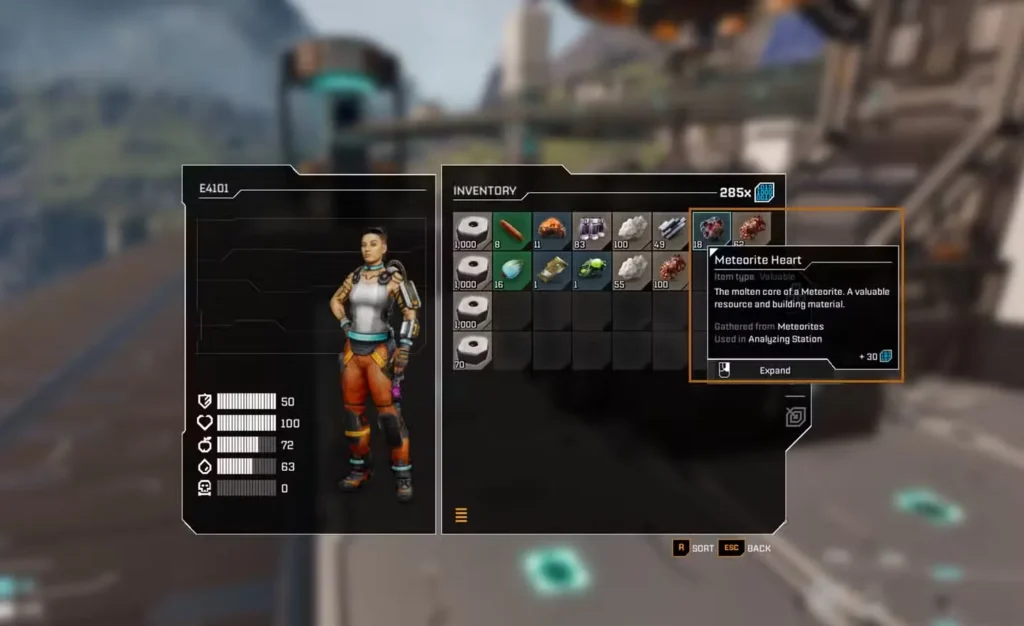Click the white rock stack of 100
The width and height of the screenshot is (1024, 626).
pyautogui.click(x=632, y=231)
